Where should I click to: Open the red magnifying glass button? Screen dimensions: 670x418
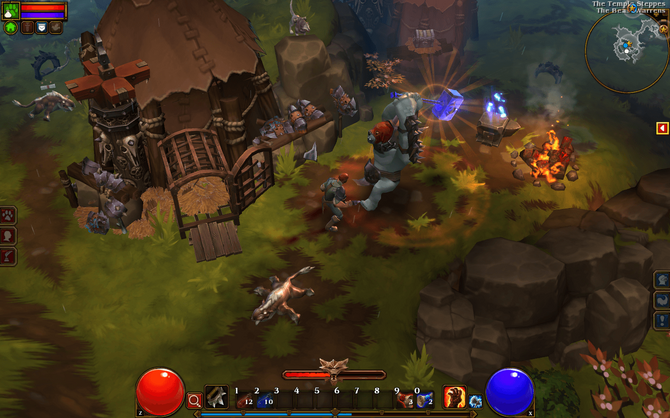click(x=195, y=401)
